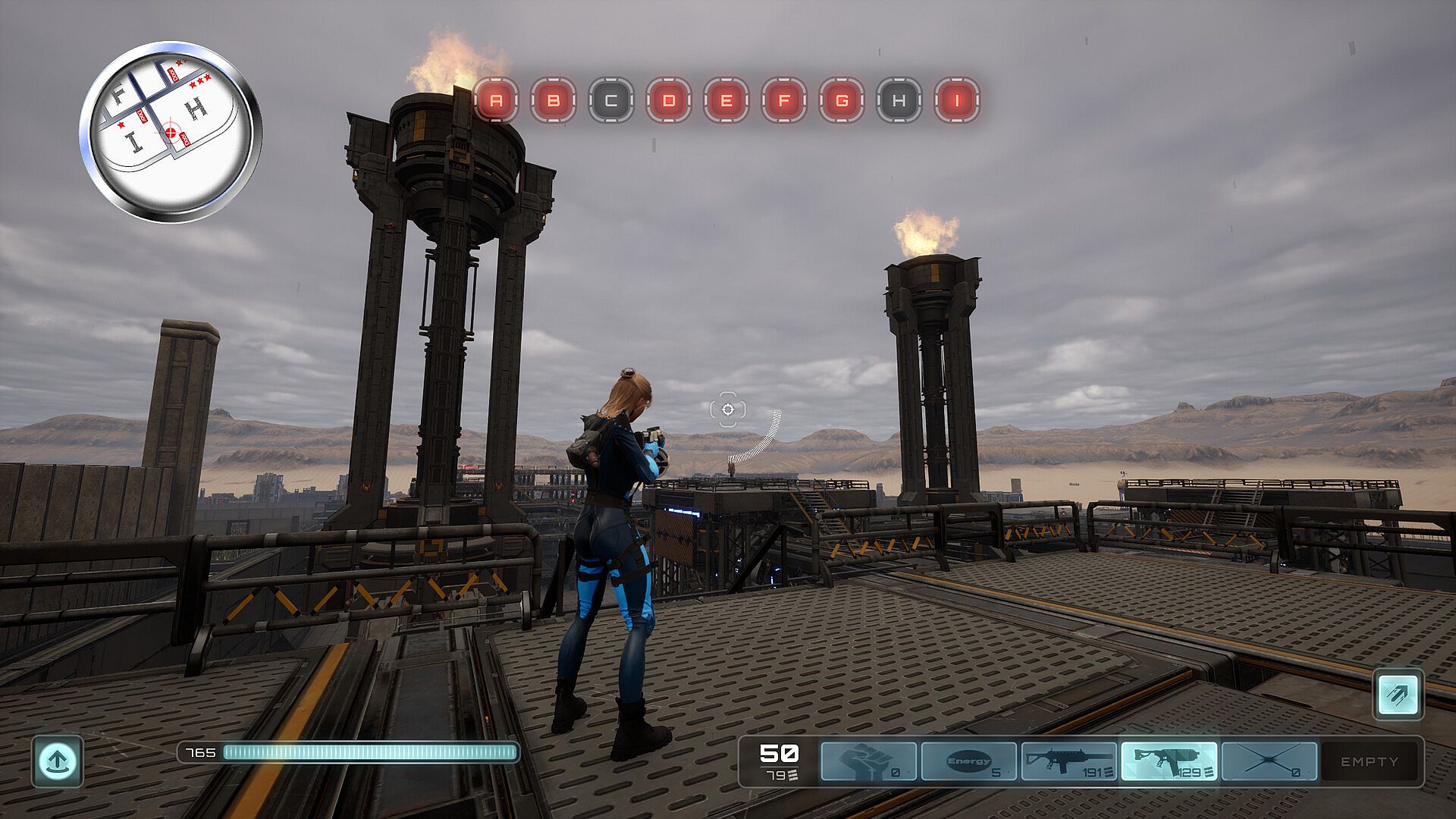
Task: Activate the dash arrow ability button
Action: pos(1398,694)
